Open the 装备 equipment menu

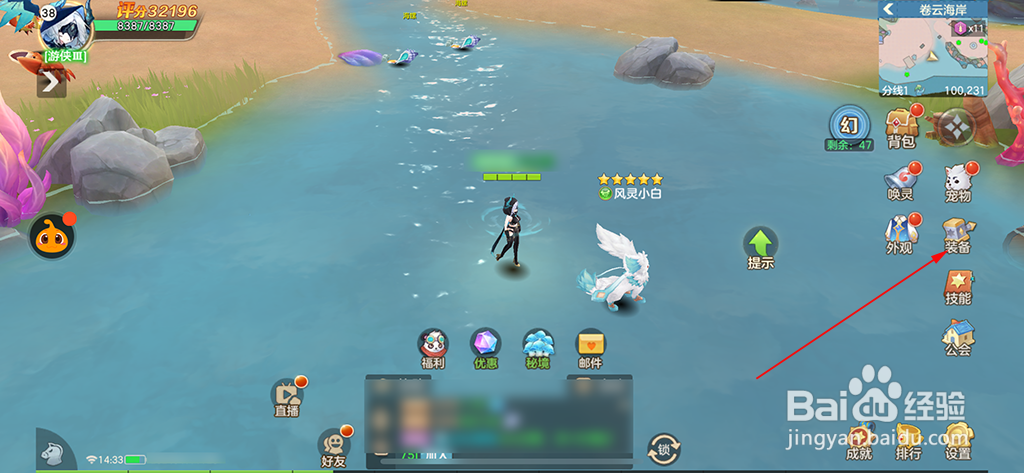958,233
